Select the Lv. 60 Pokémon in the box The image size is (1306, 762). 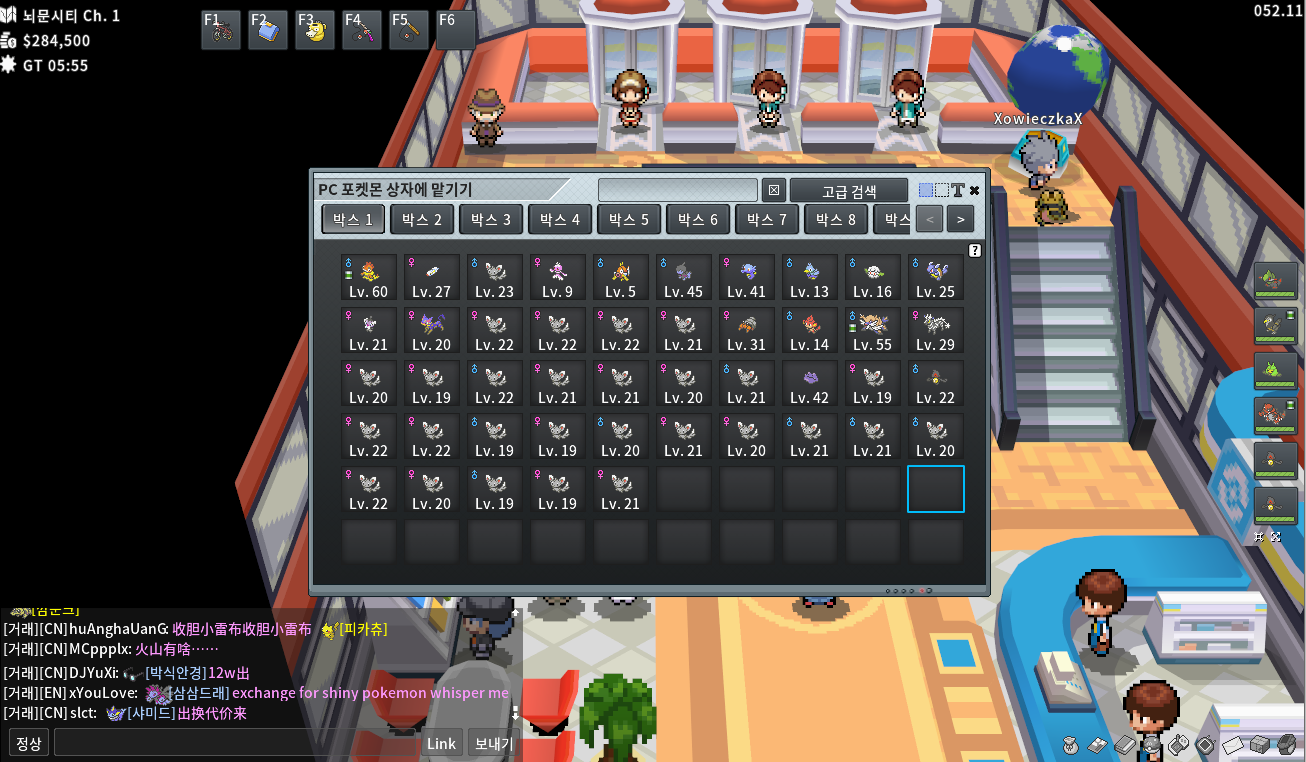(x=368, y=277)
